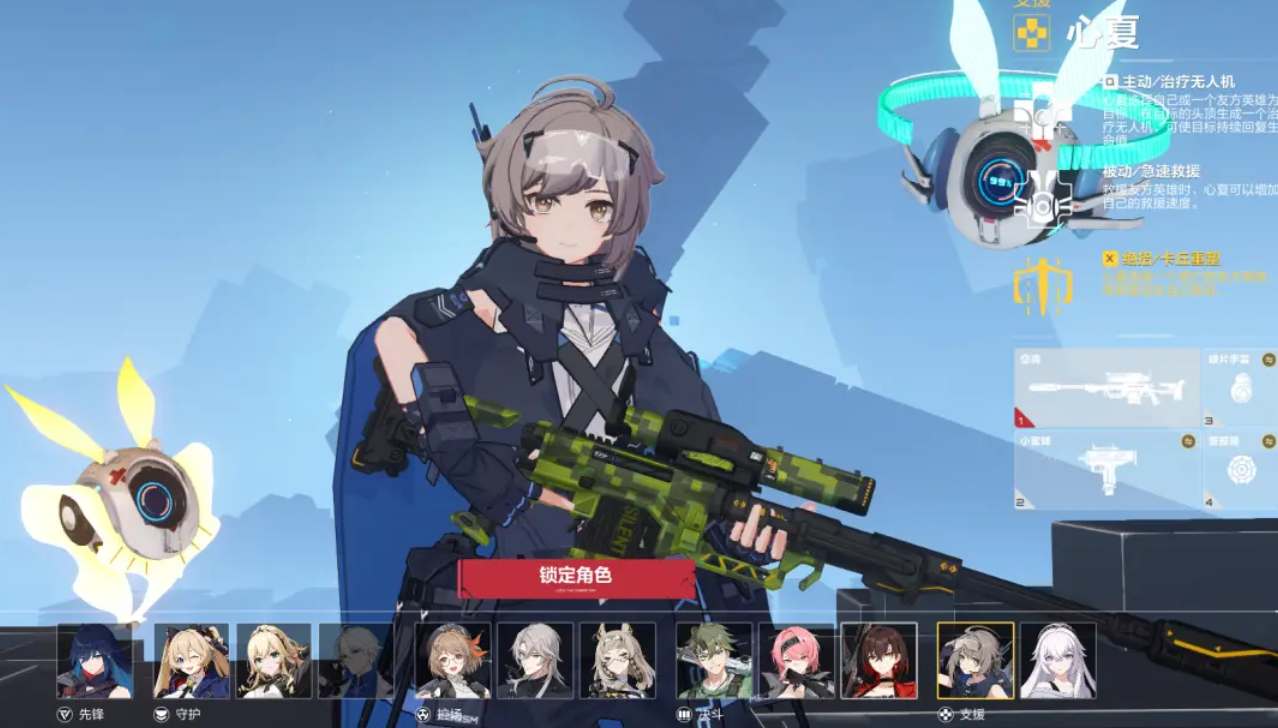Inspect the yellow ultimate skill icon

(x=1041, y=283)
